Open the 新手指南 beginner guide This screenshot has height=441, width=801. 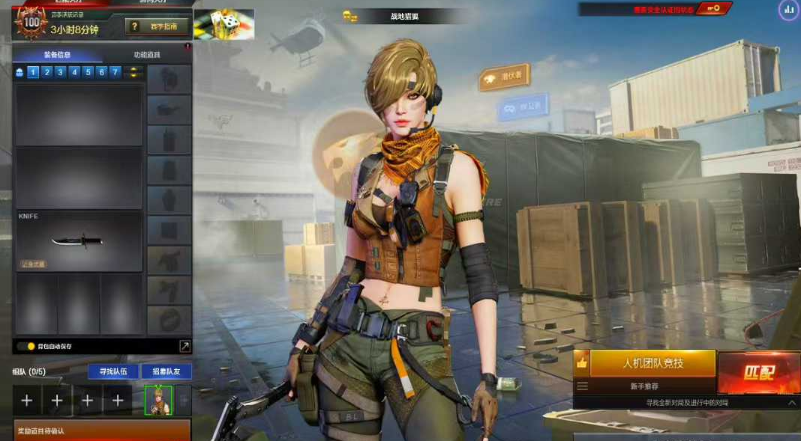pos(157,26)
